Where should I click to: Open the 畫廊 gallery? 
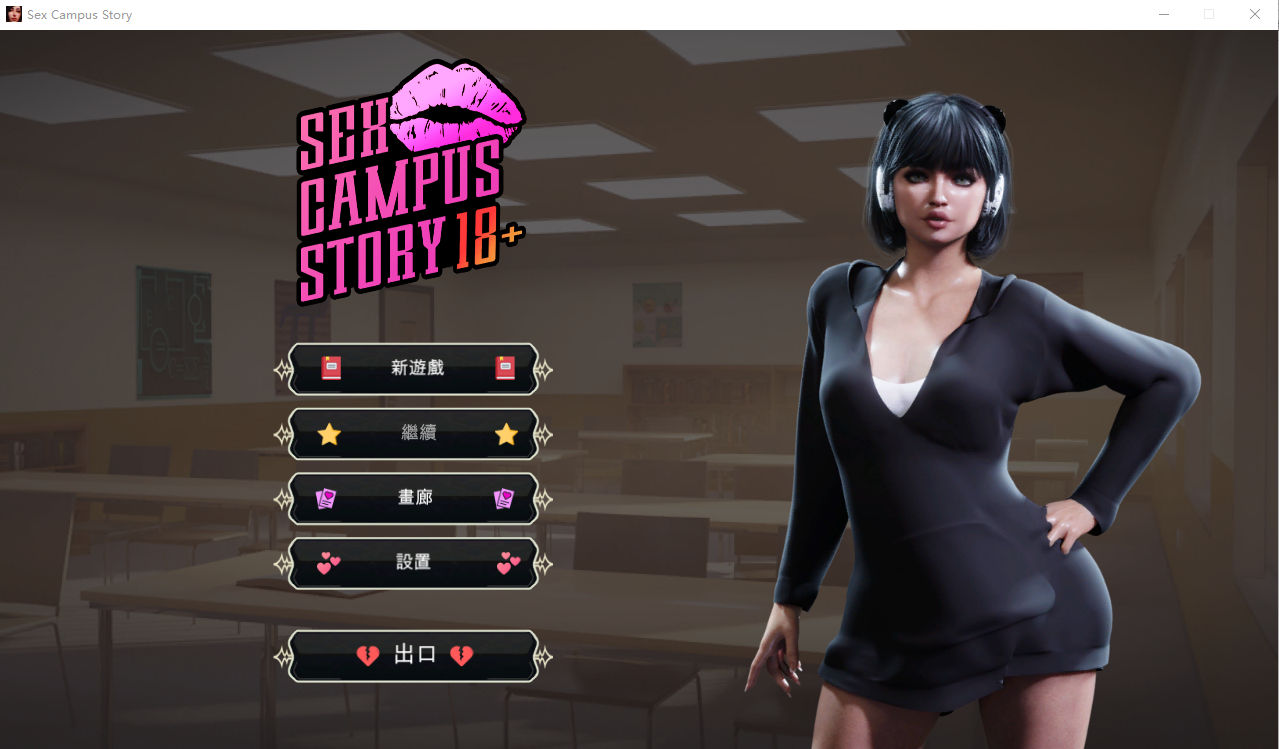click(x=414, y=498)
